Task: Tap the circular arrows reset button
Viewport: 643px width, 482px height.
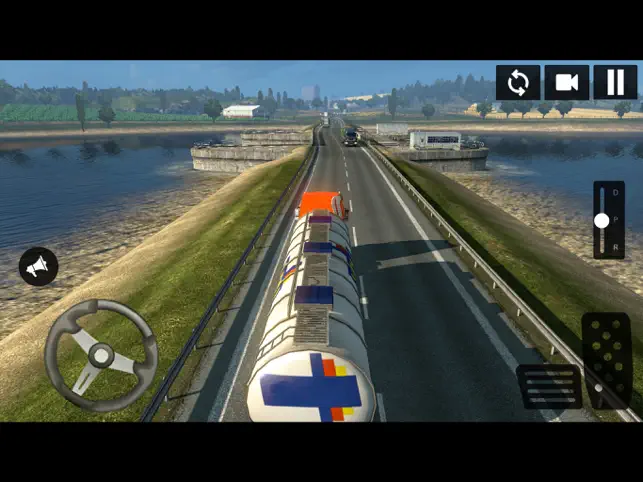Action: point(518,82)
